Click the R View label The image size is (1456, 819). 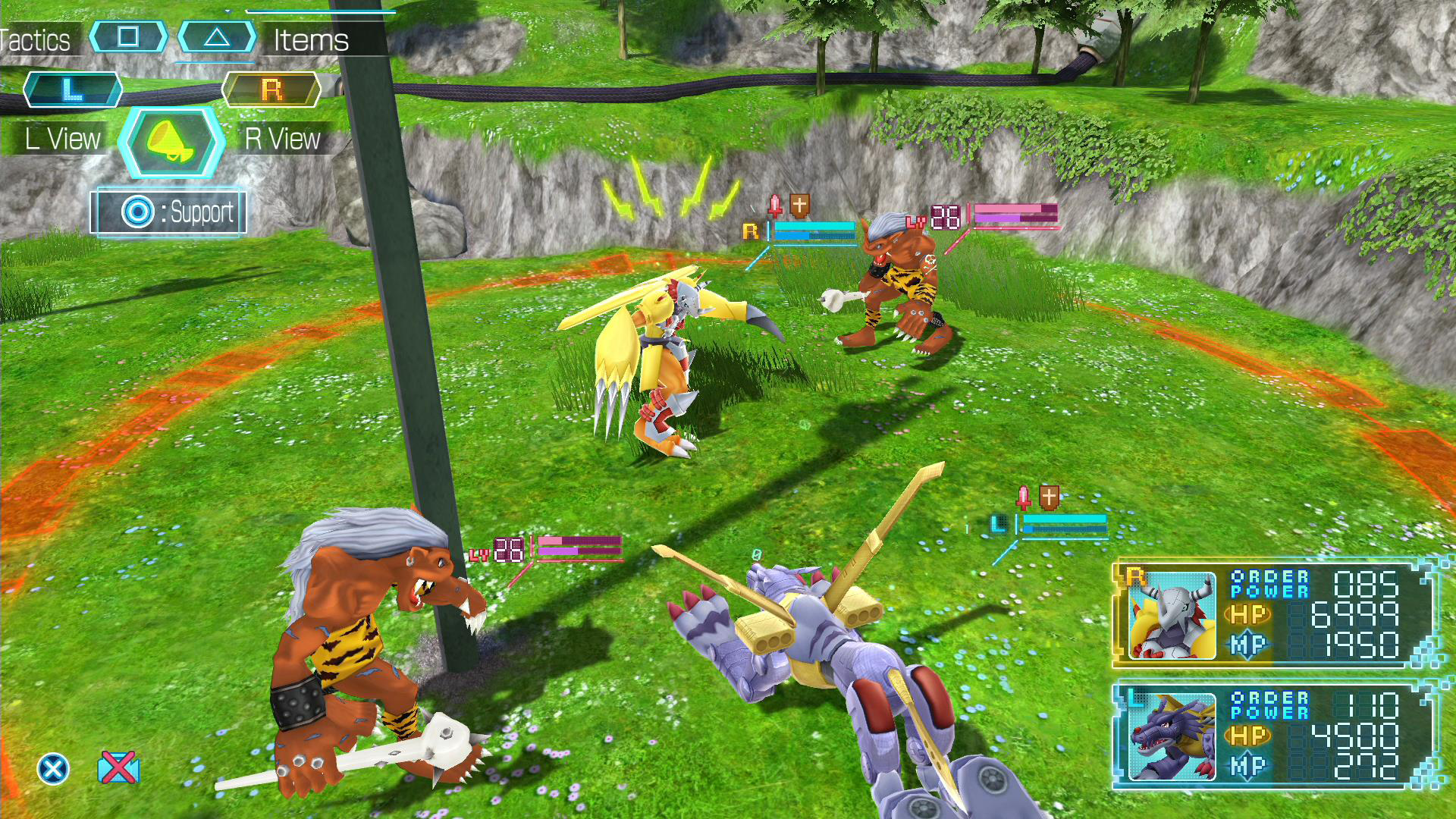[x=282, y=138]
